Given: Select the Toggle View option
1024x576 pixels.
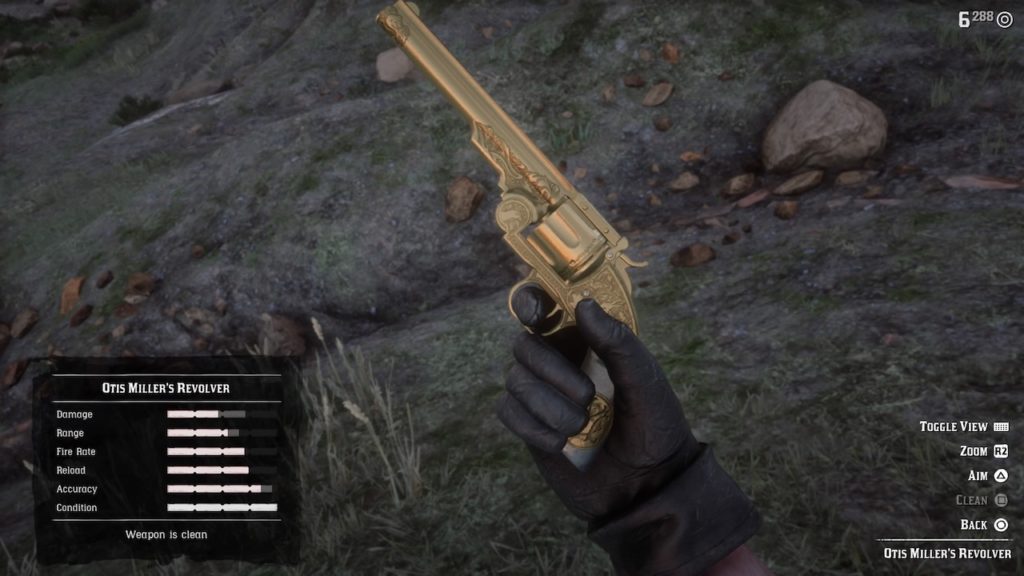Looking at the screenshot, I should [963, 427].
